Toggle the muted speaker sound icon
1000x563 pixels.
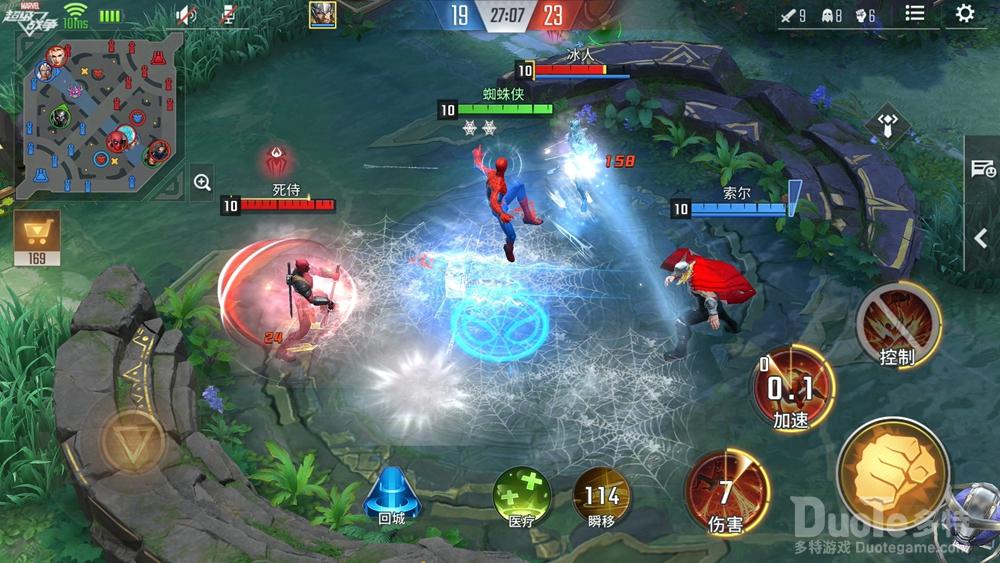pos(185,14)
